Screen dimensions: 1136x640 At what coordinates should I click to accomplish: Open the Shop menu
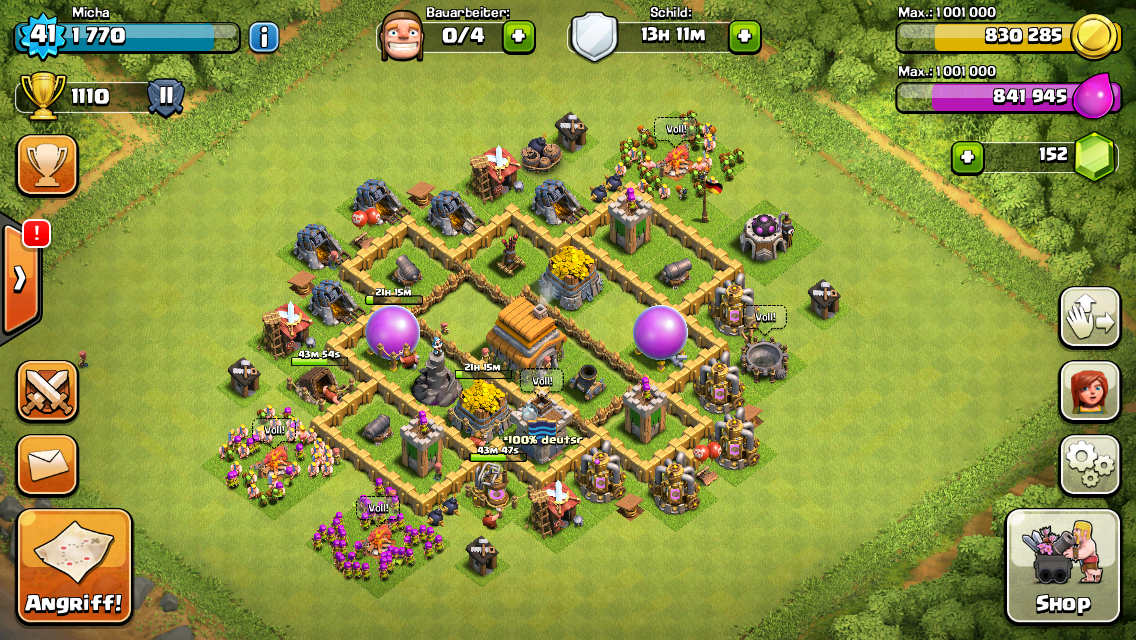click(x=1062, y=566)
